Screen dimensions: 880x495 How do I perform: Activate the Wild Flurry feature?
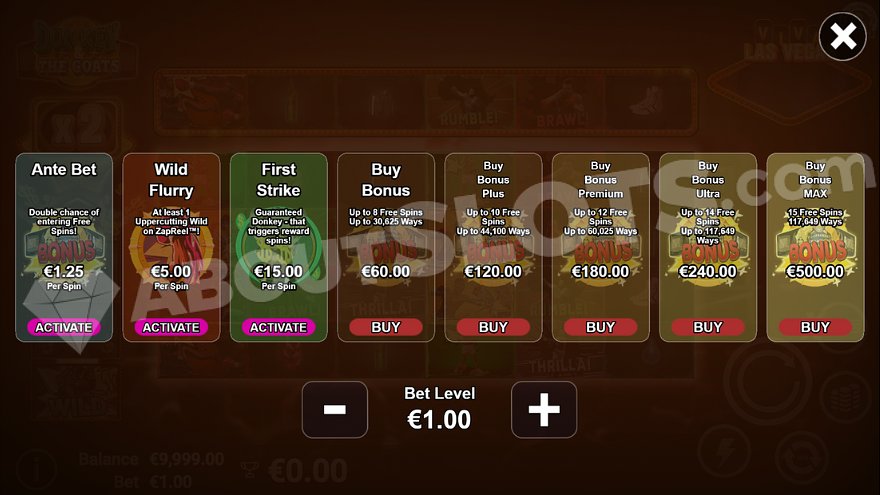[x=171, y=327]
